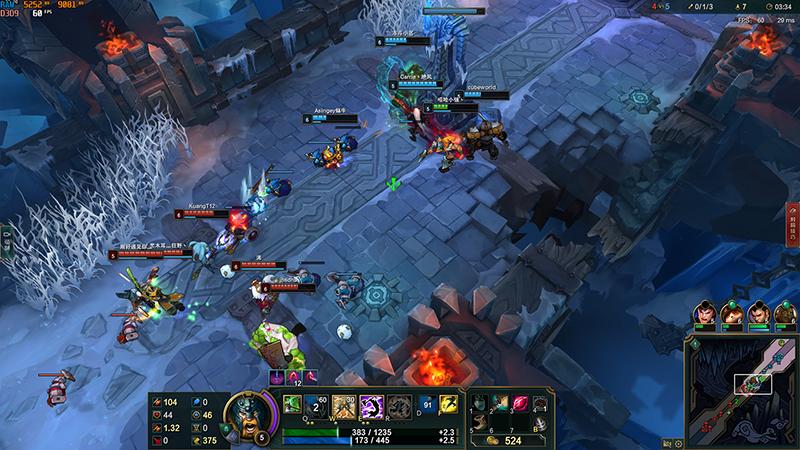The width and height of the screenshot is (800, 450).
Task: Select the first teammate portrait above the minimap
Action: click(707, 314)
